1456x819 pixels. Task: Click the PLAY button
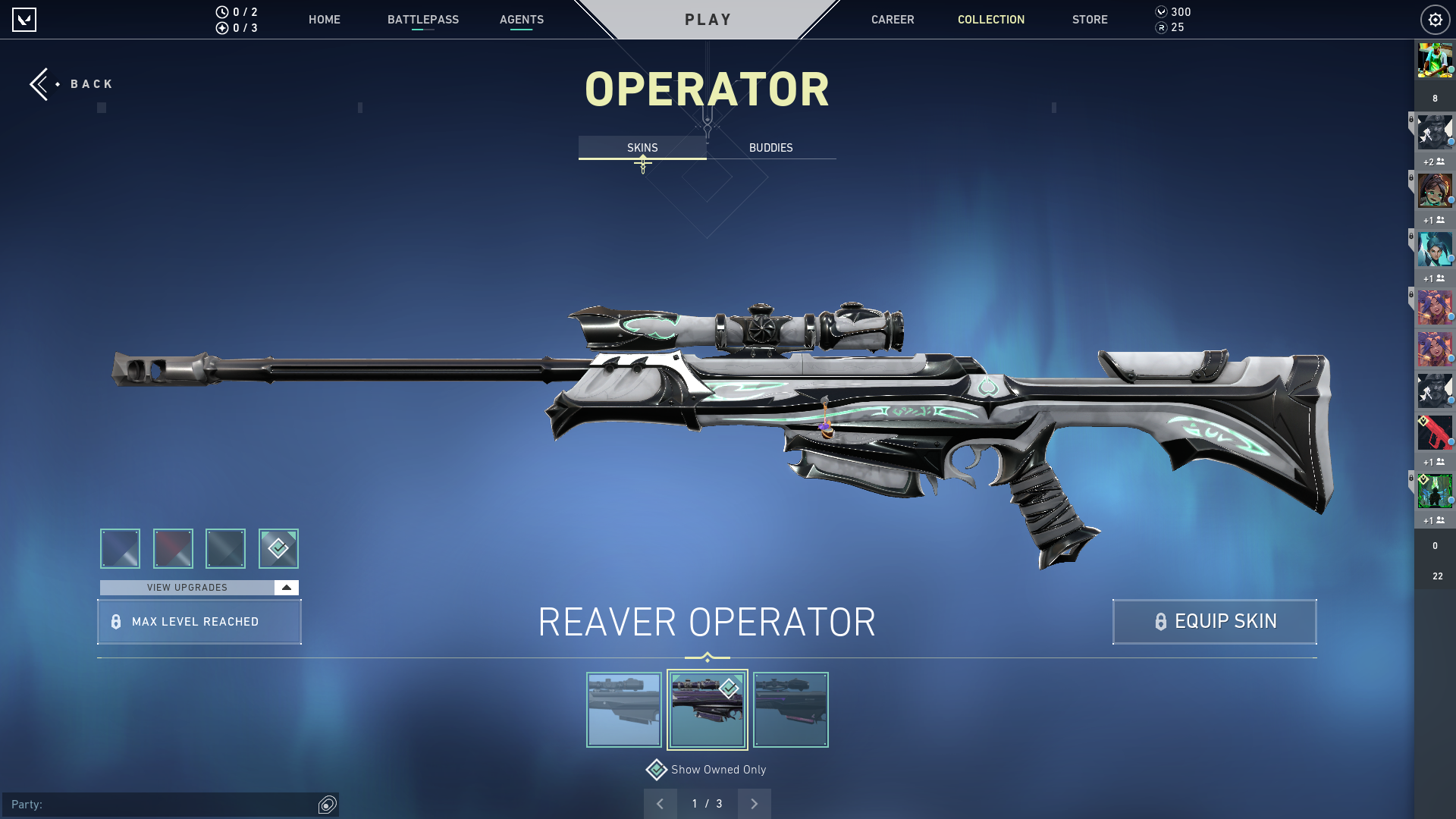point(708,20)
